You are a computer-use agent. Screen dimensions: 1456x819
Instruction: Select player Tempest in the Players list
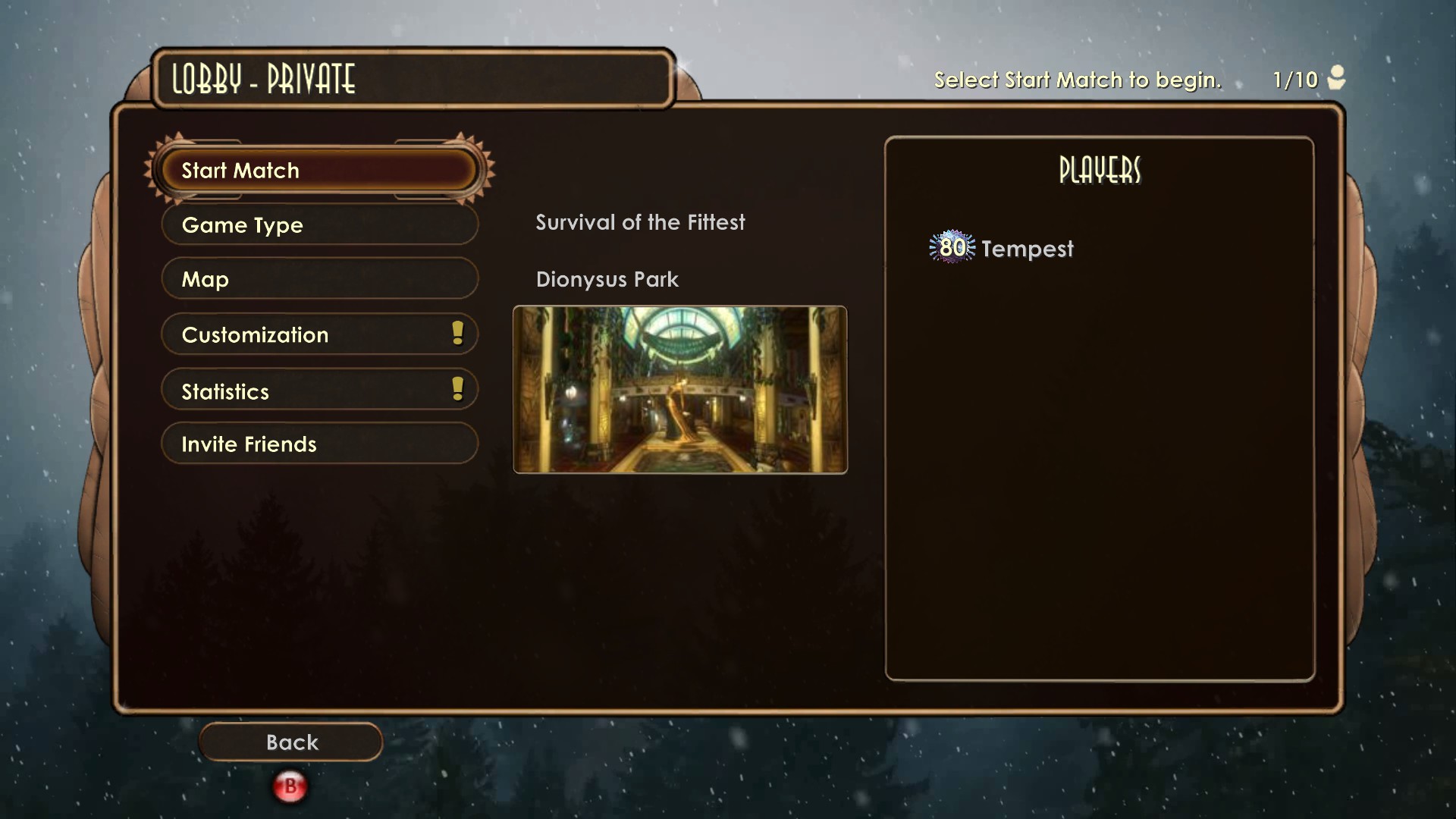(x=1027, y=249)
